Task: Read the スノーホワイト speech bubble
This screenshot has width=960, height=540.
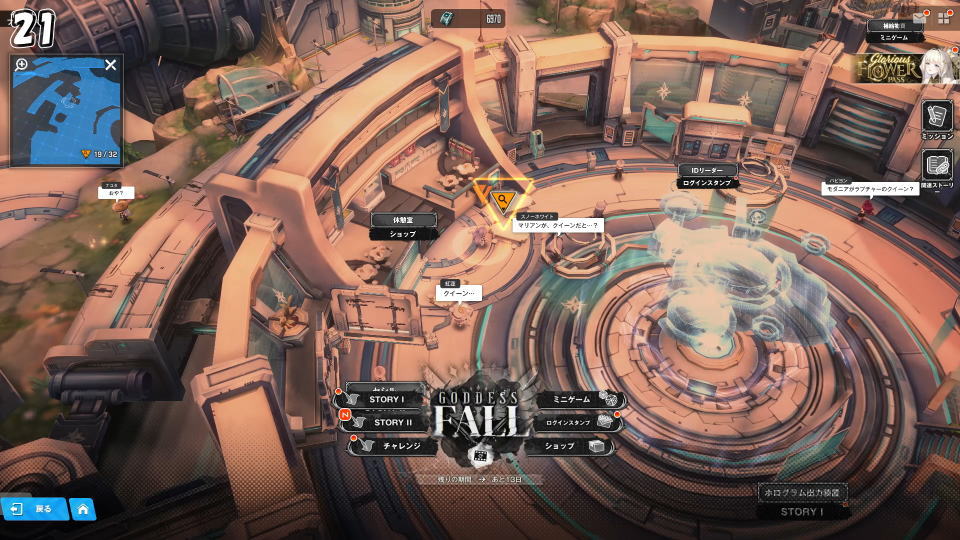Action: (x=557, y=225)
